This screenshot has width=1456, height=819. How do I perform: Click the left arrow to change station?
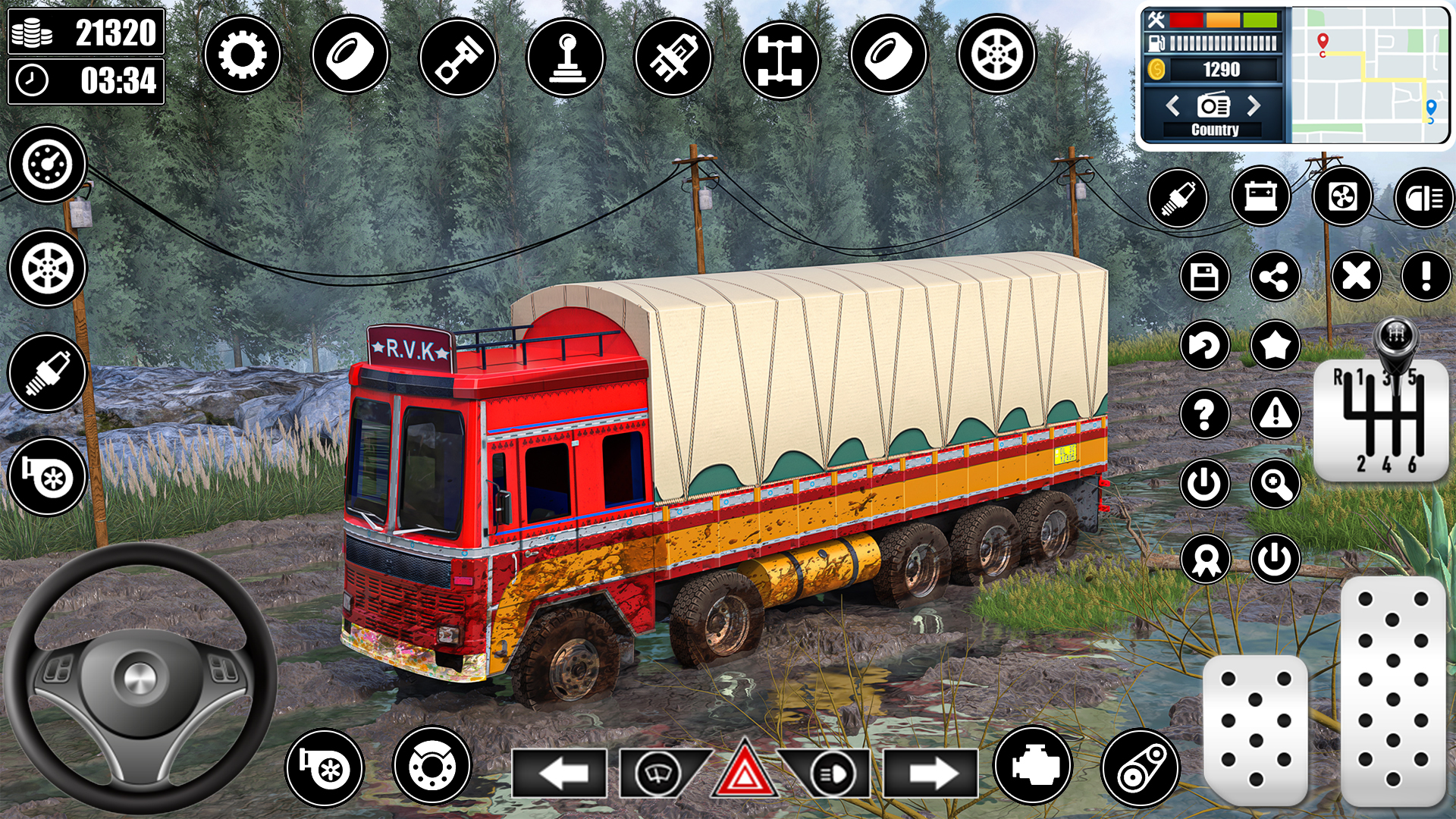(1174, 107)
